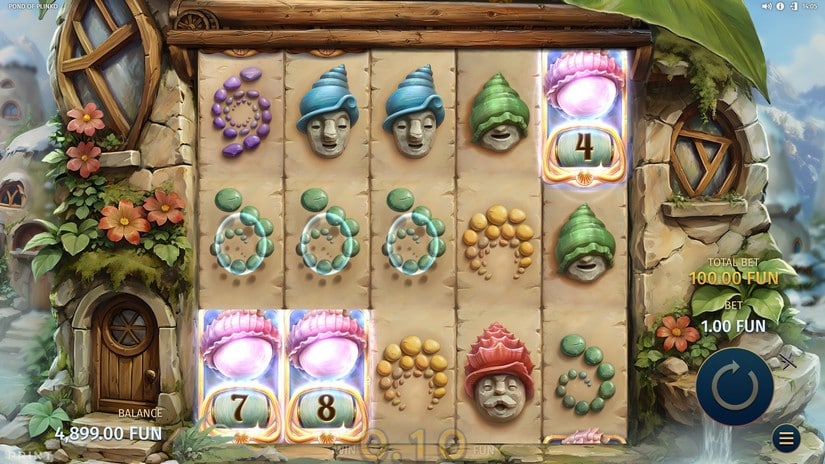Open the game info icon

780,6
